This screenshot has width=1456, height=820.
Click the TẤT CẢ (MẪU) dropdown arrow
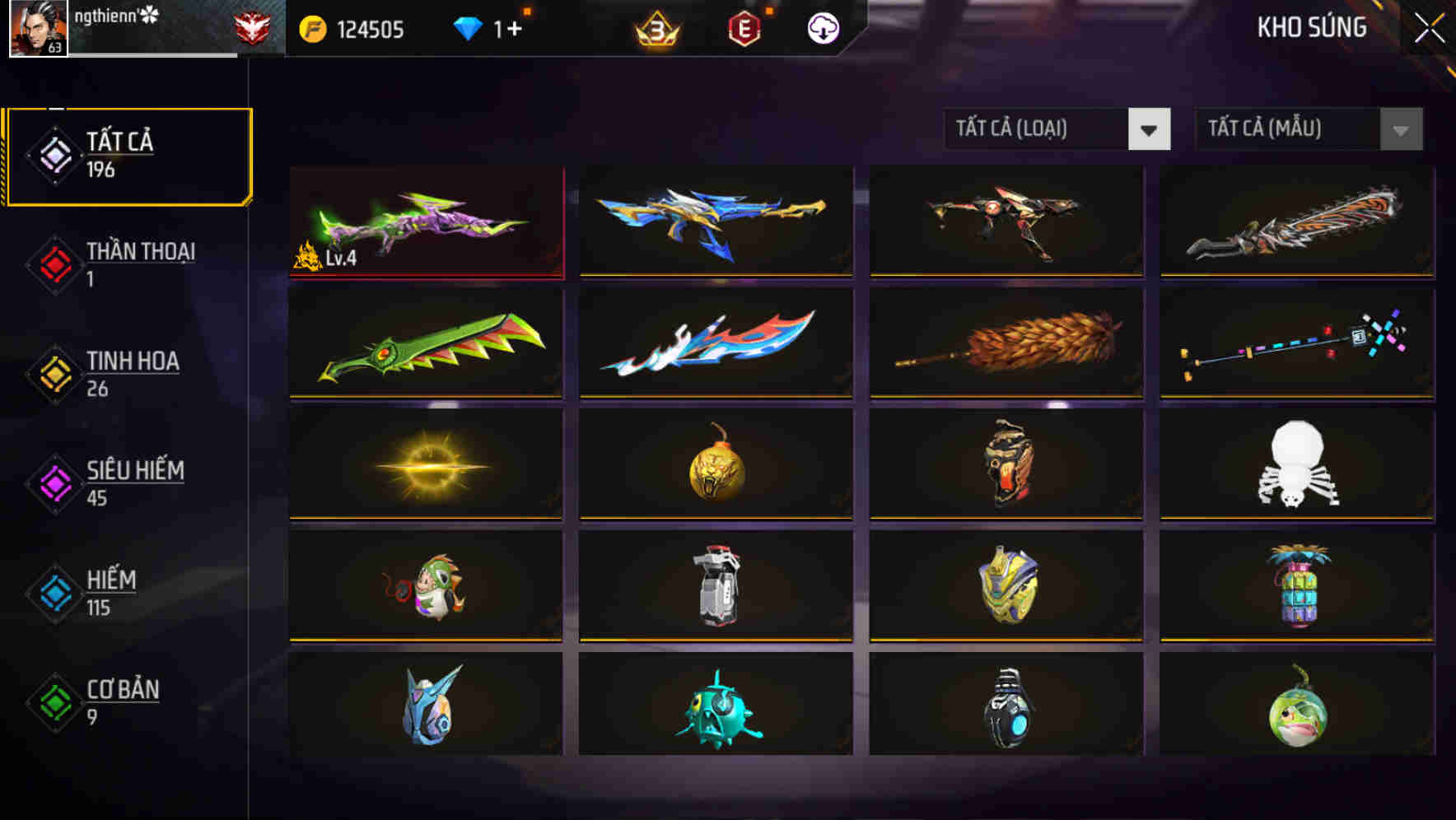1400,129
